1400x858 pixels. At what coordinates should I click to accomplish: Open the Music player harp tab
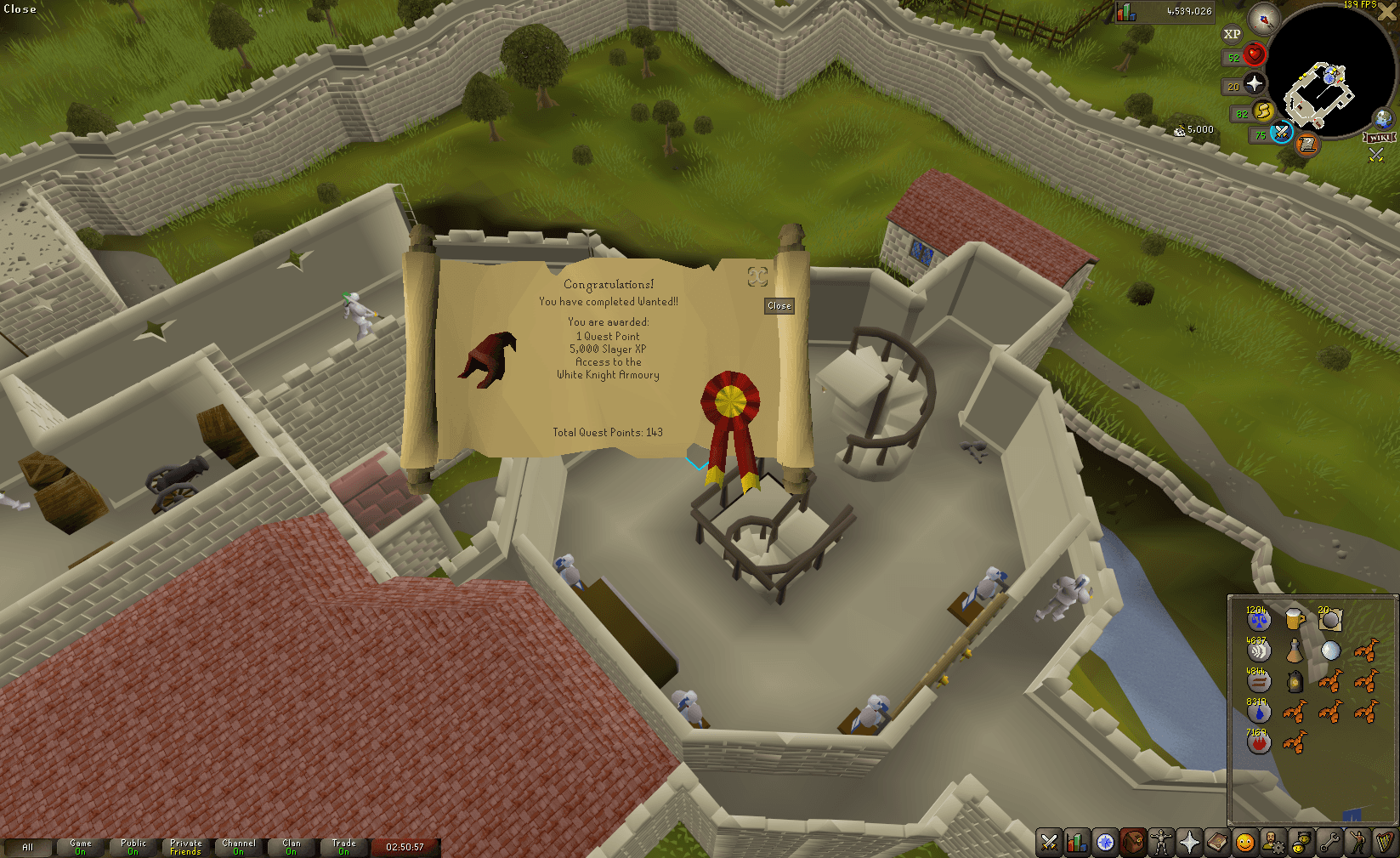1386,843
